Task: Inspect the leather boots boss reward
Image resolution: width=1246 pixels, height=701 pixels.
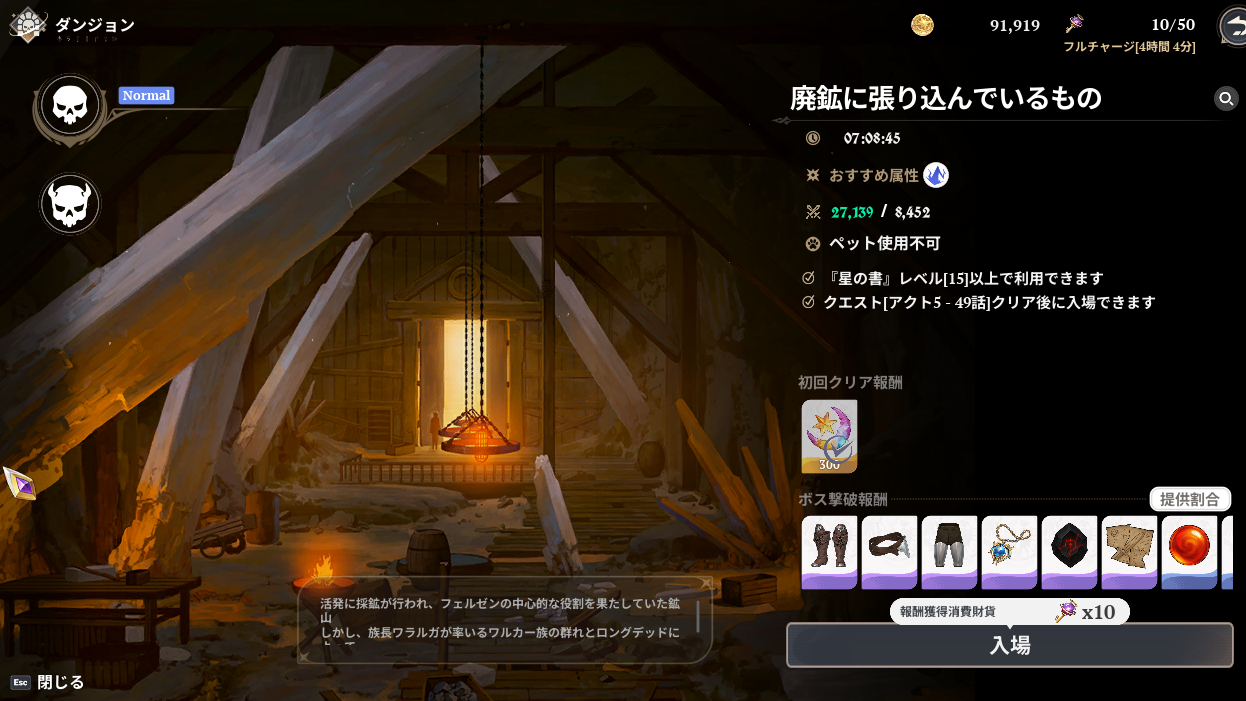Action: 829,551
